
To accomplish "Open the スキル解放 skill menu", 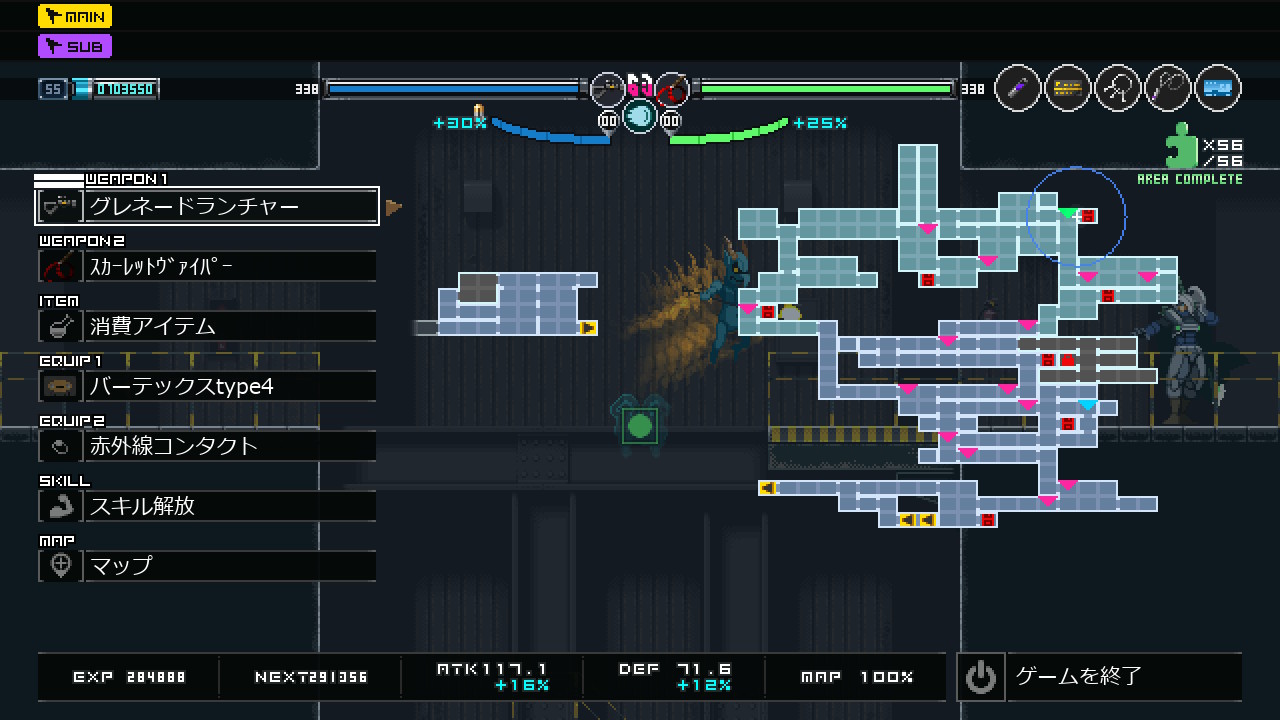I will 207,506.
